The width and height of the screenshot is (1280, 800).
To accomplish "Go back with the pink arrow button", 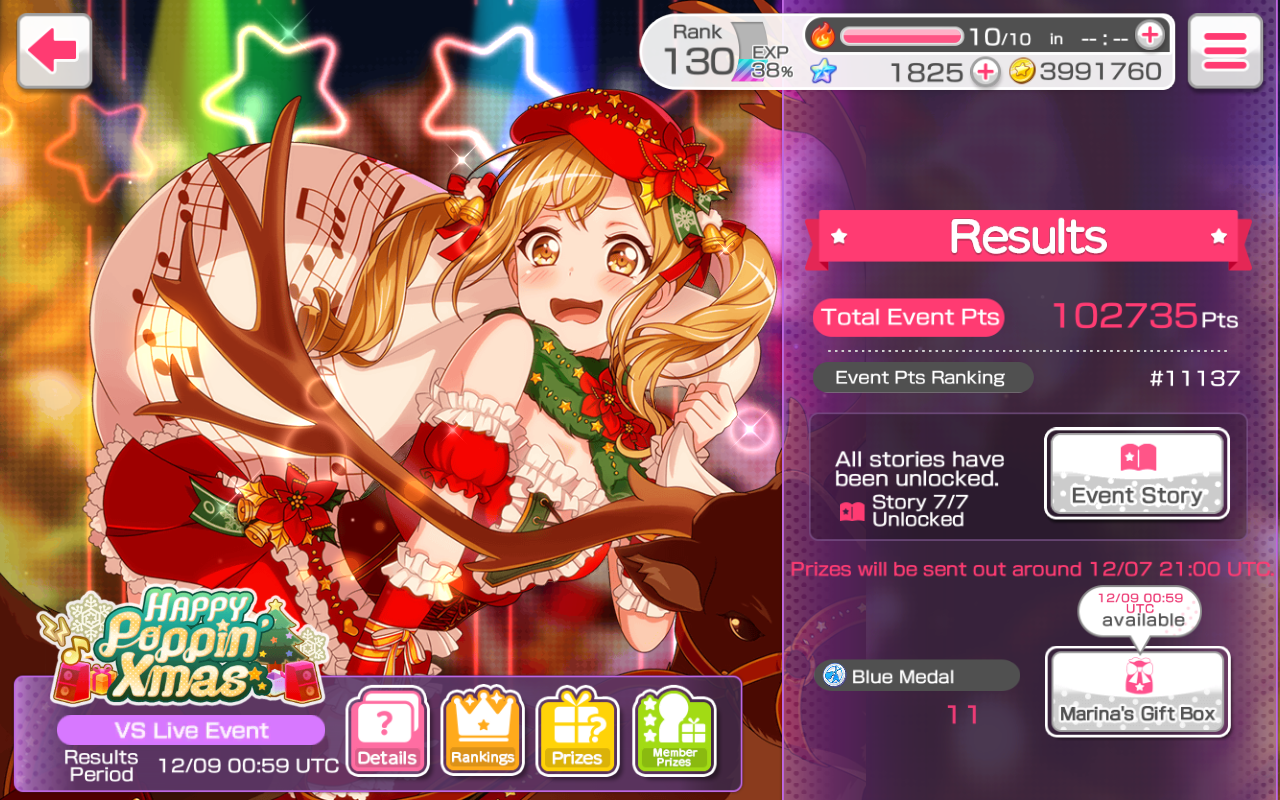I will pyautogui.click(x=54, y=51).
